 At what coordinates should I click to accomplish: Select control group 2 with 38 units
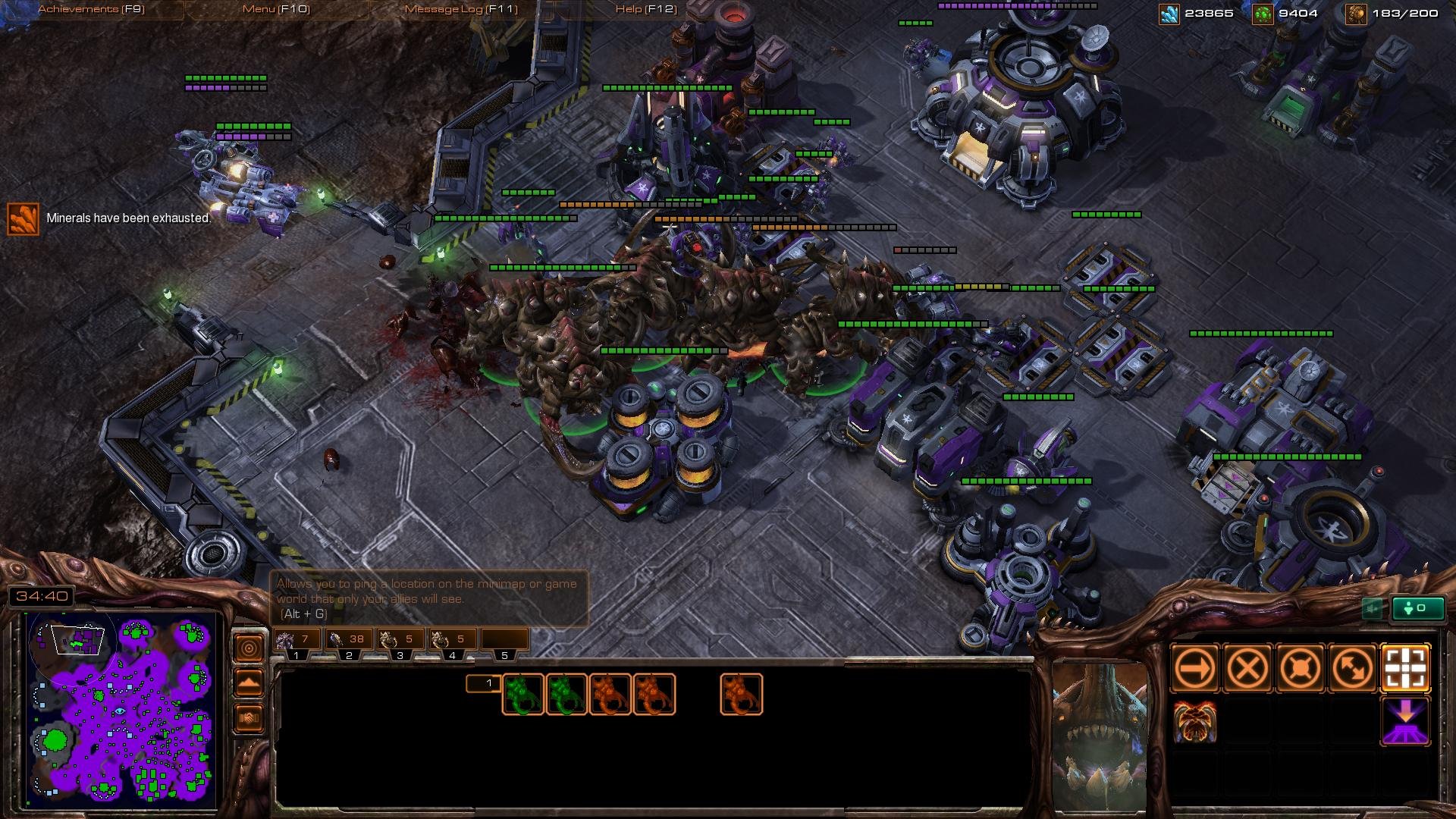click(x=350, y=639)
